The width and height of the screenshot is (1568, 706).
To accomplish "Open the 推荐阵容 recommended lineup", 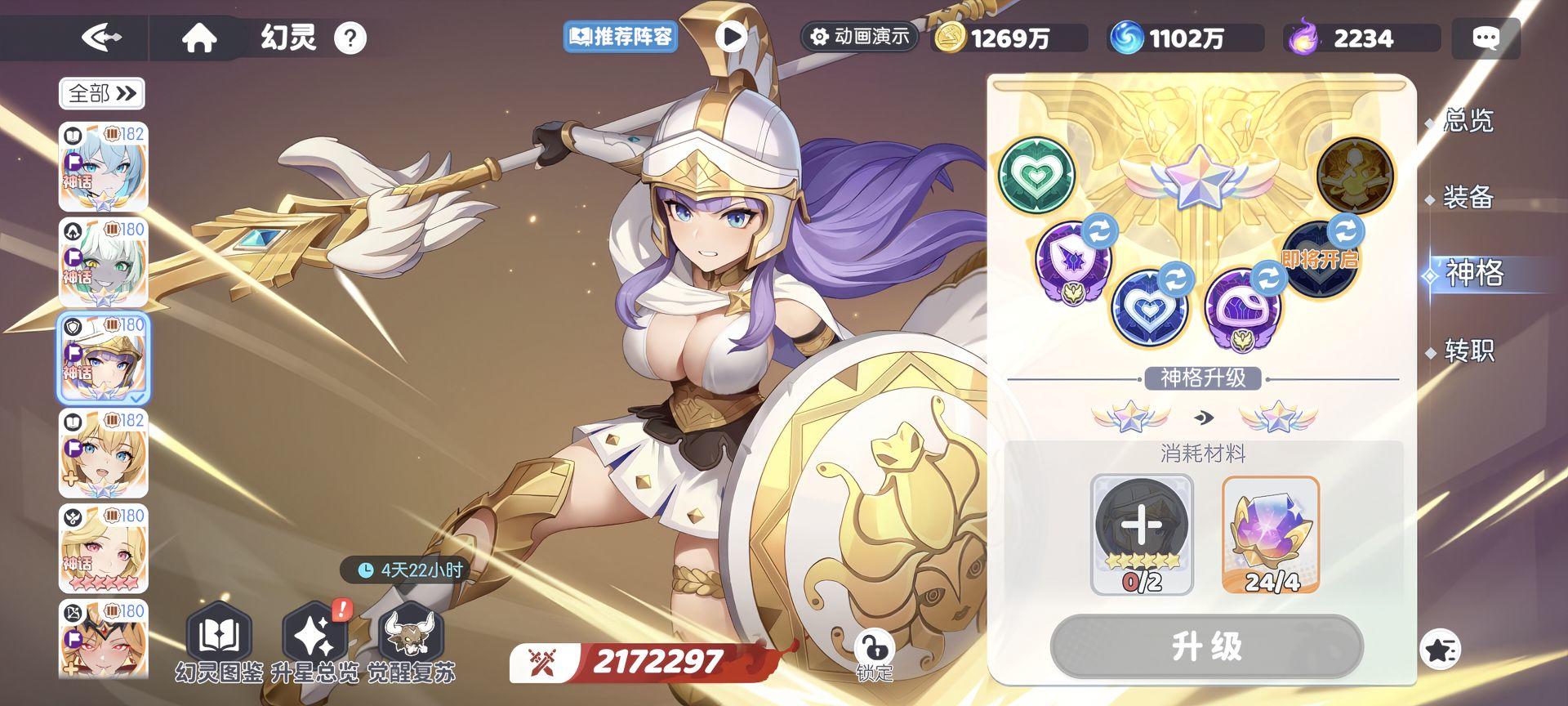I will pyautogui.click(x=619, y=38).
